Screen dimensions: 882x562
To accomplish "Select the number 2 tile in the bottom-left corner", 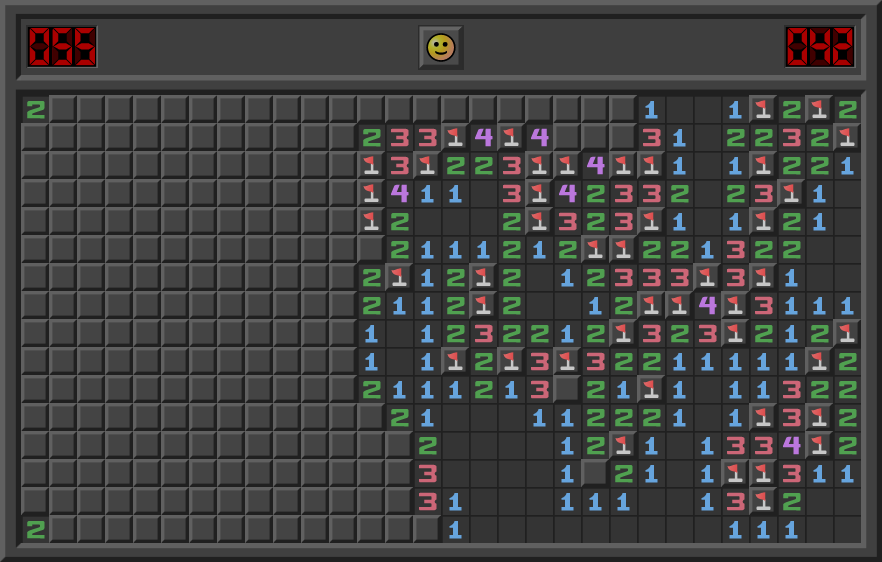I will click(35, 529).
